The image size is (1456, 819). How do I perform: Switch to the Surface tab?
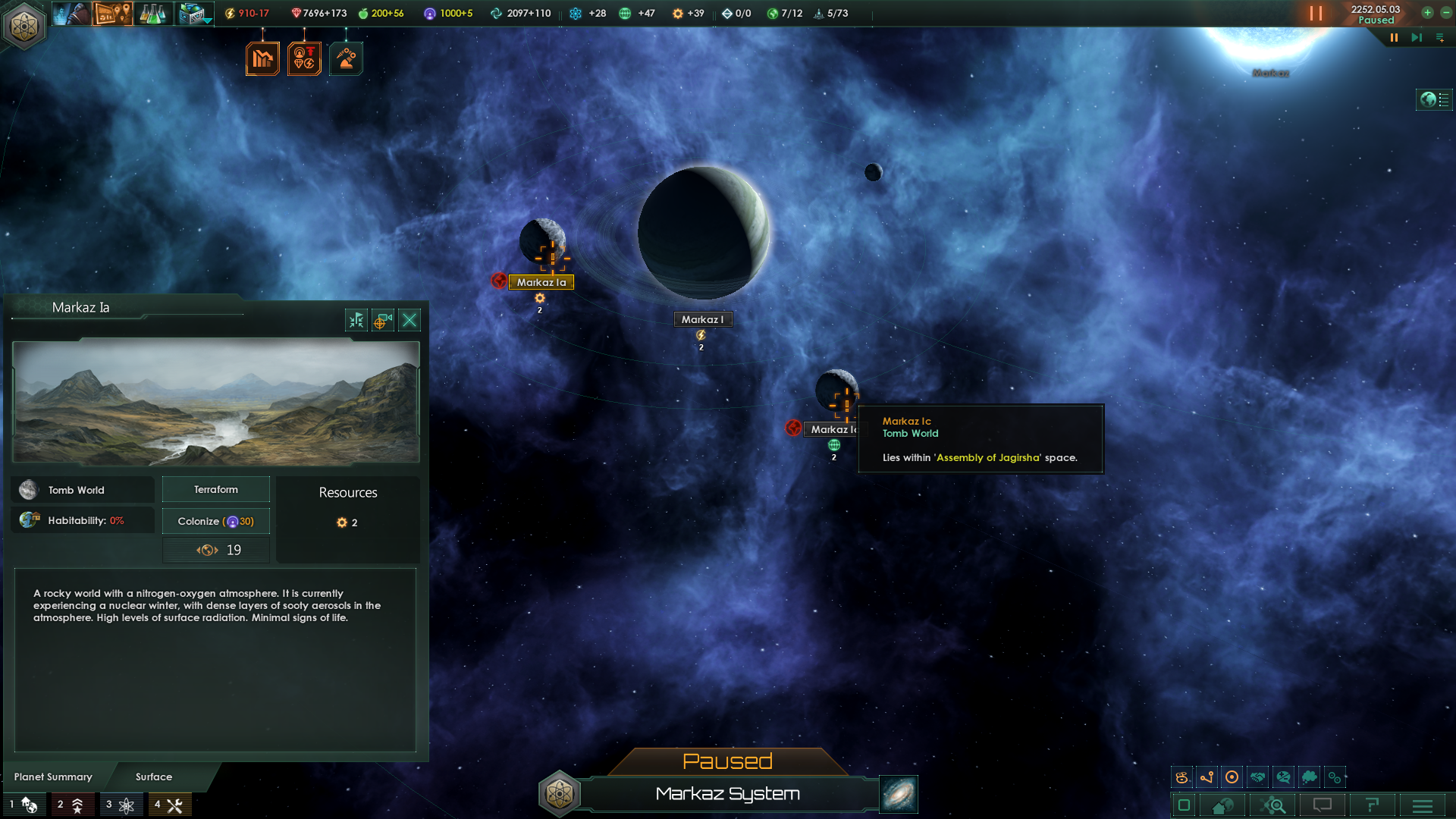(154, 777)
